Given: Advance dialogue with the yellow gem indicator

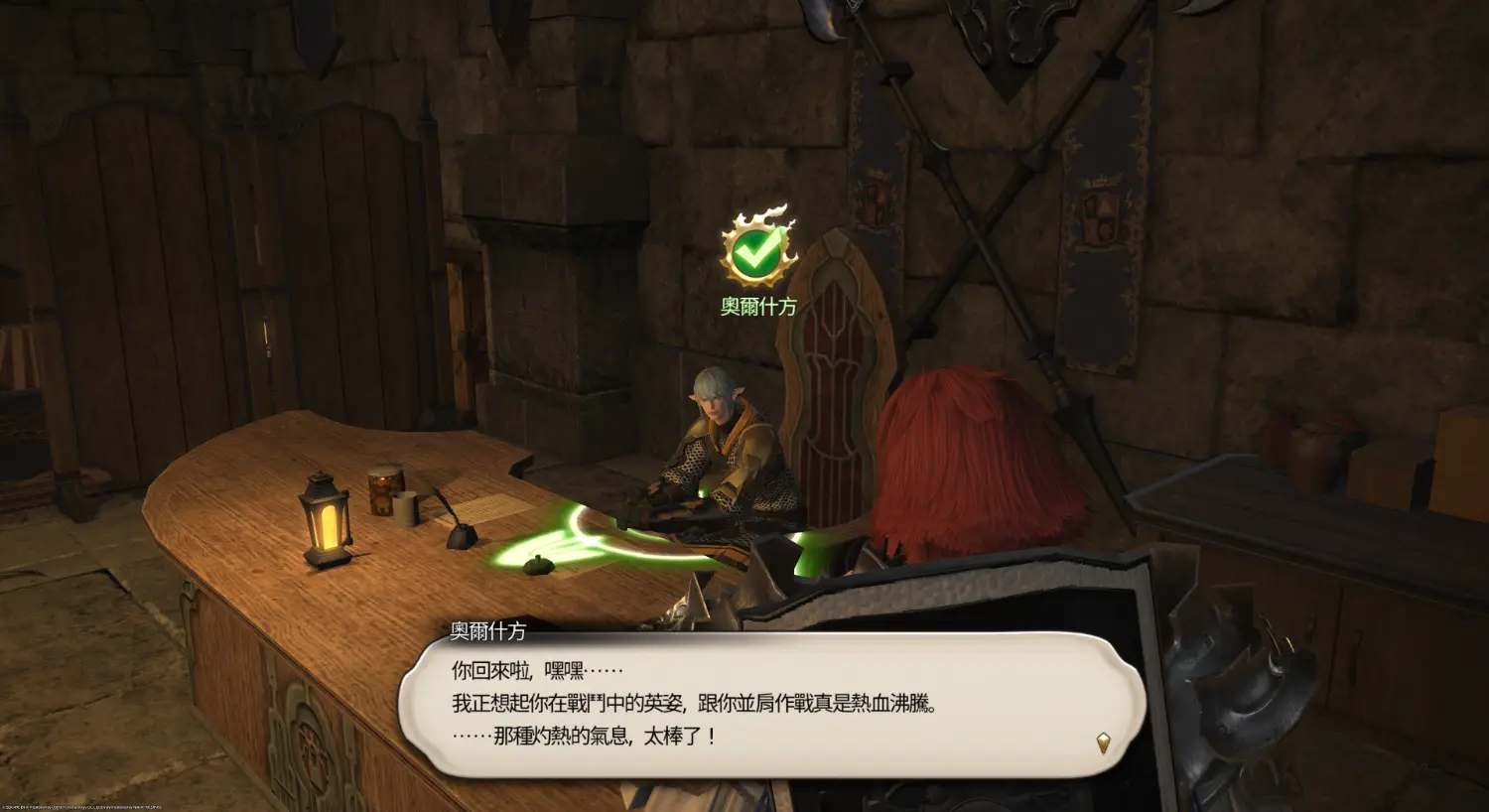Looking at the screenshot, I should (x=1102, y=743).
